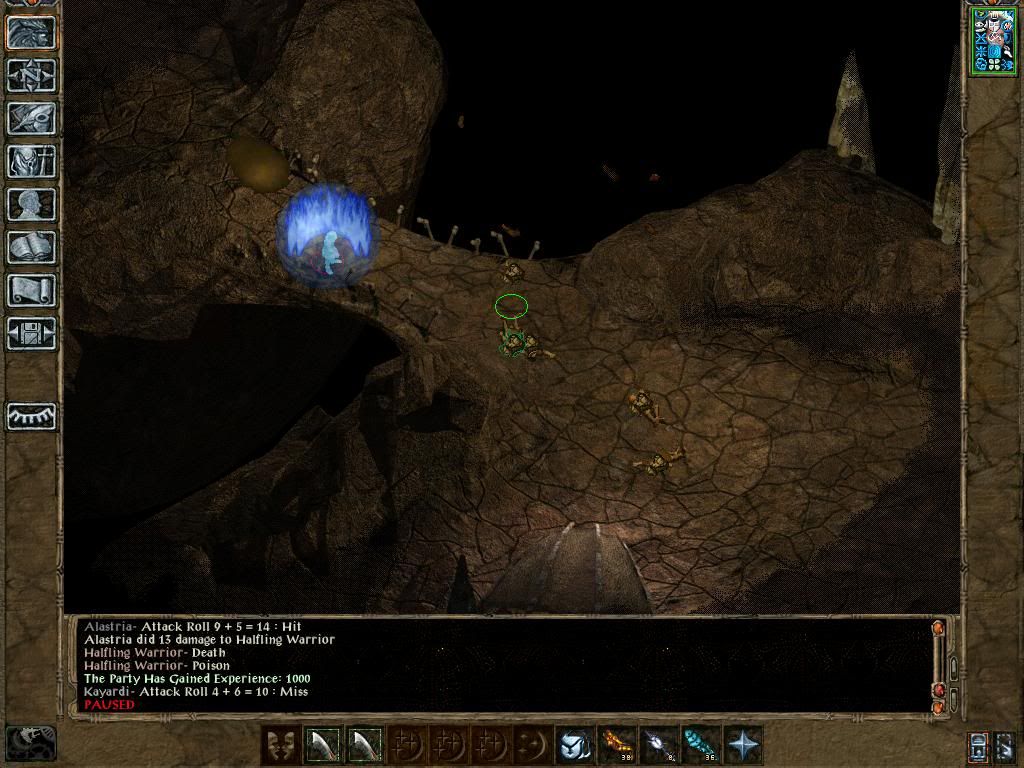Use the silver helmet ability icon
1024x768 pixels.
pyautogui.click(x=575, y=745)
